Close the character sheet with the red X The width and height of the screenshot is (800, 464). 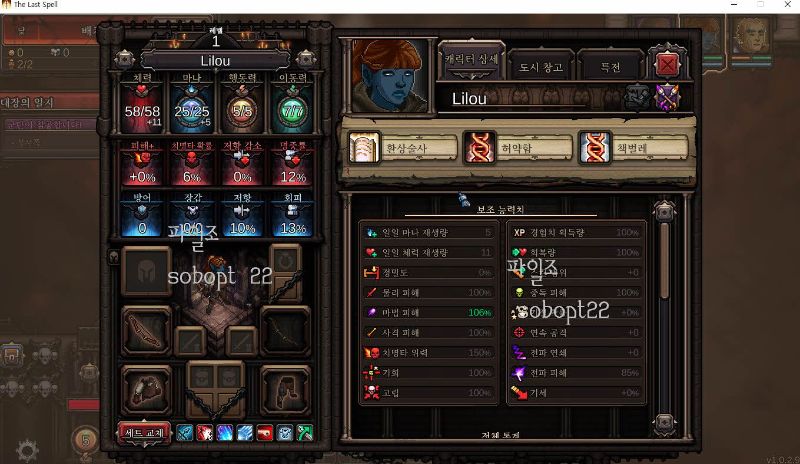tap(668, 66)
